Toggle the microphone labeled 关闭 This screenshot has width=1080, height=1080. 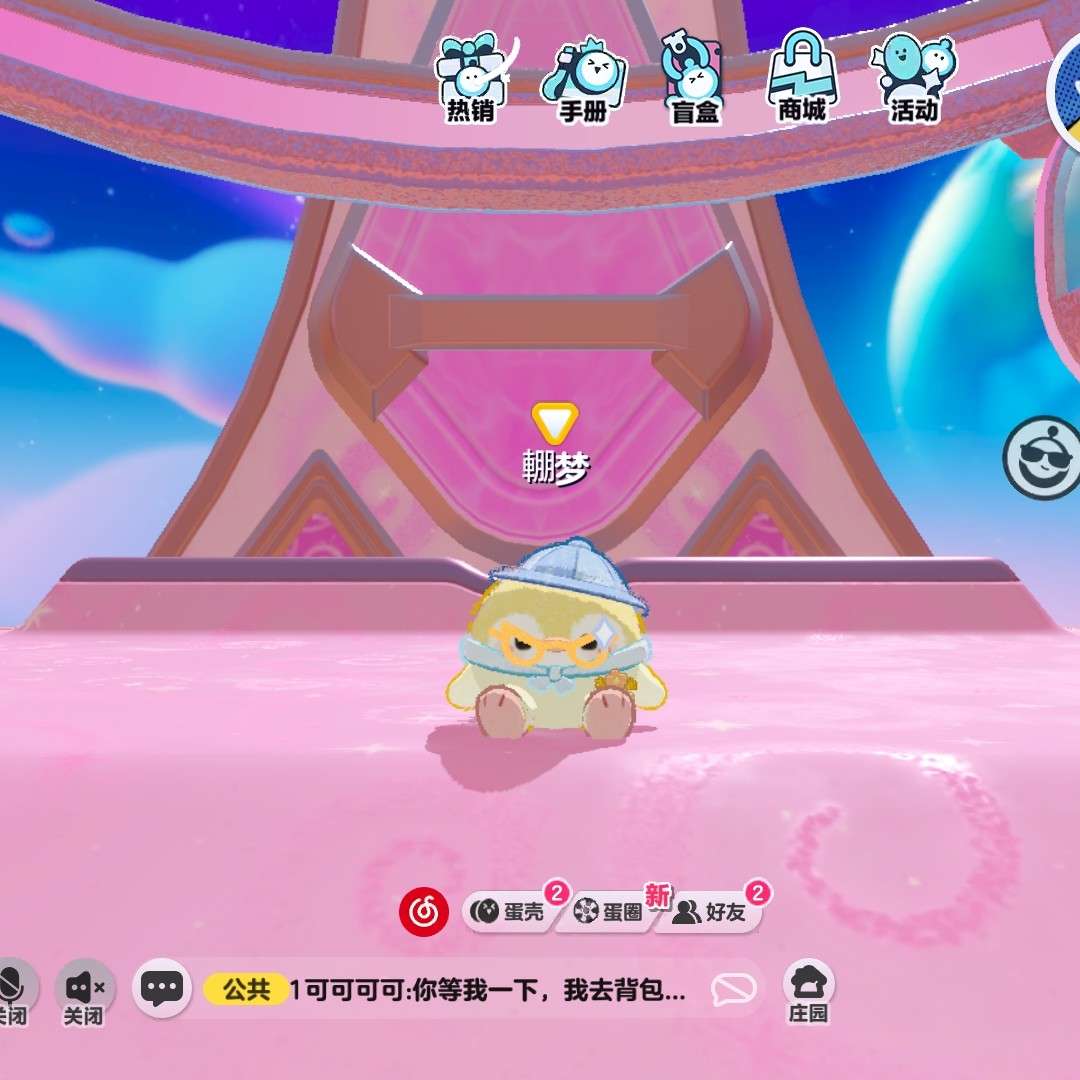pos(14,990)
